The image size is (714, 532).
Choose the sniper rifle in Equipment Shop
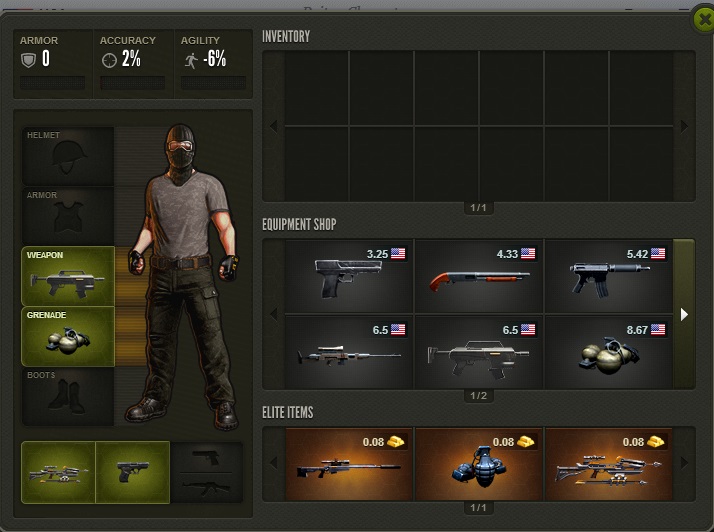click(x=349, y=351)
